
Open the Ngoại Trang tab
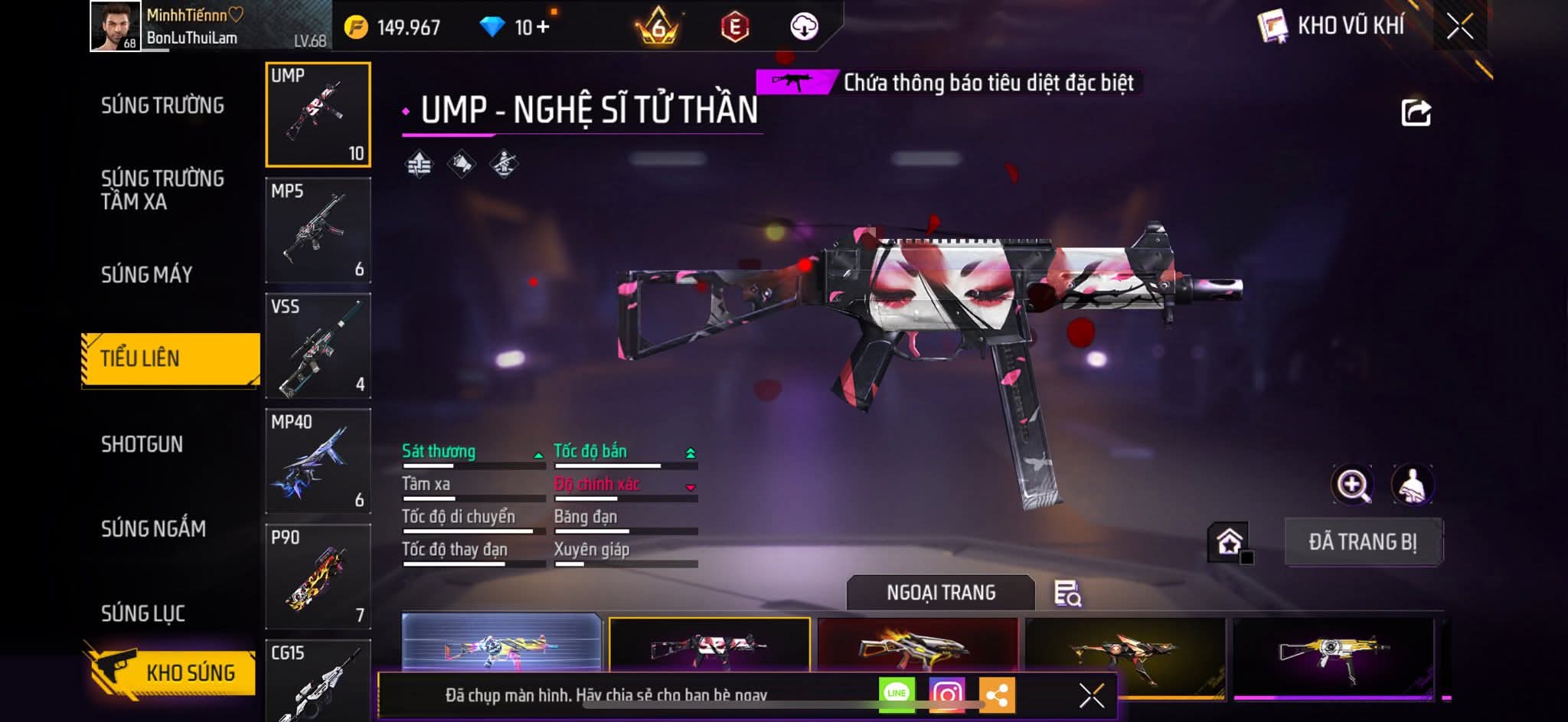pyautogui.click(x=940, y=593)
